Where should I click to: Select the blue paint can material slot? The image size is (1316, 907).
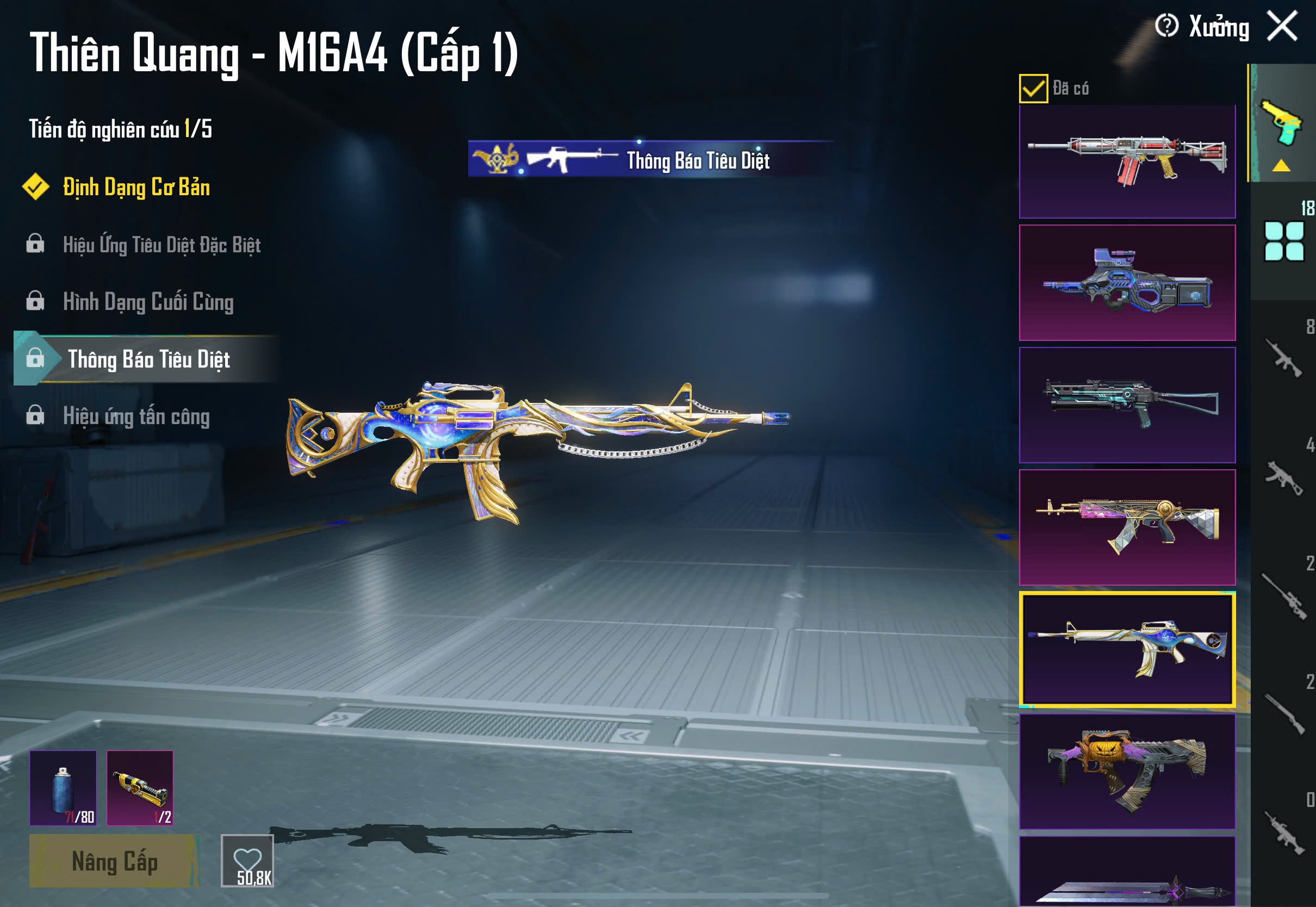pyautogui.click(x=63, y=788)
